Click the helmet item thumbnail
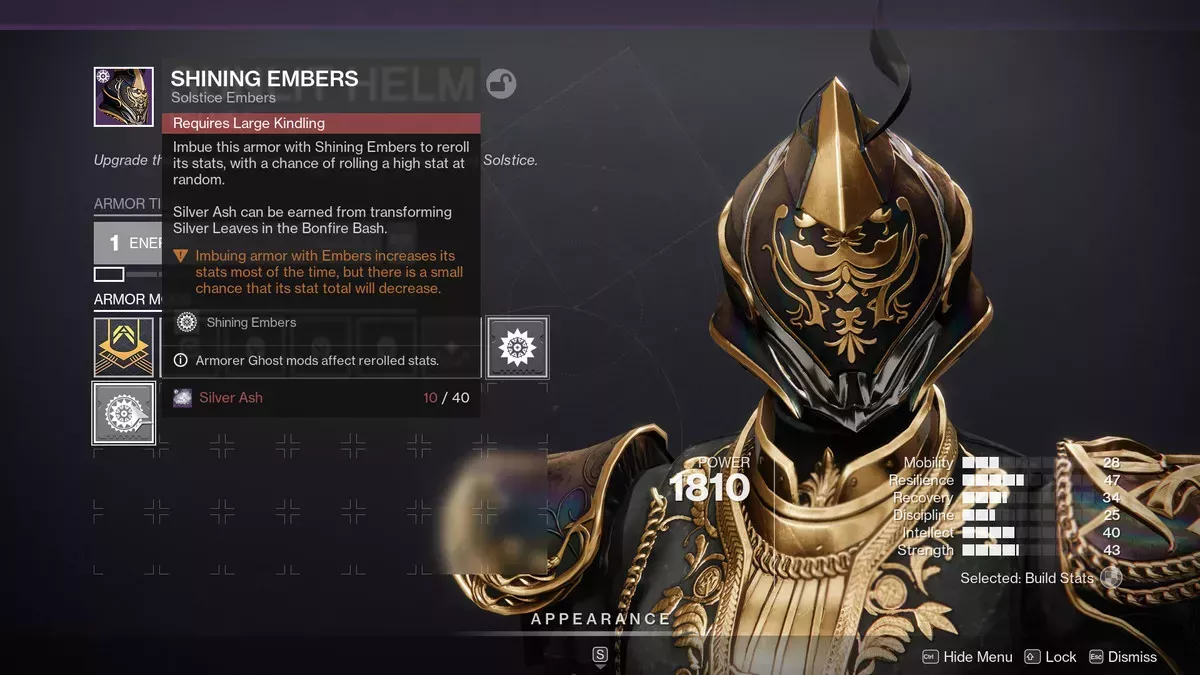Image resolution: width=1200 pixels, height=675 pixels. click(x=124, y=97)
